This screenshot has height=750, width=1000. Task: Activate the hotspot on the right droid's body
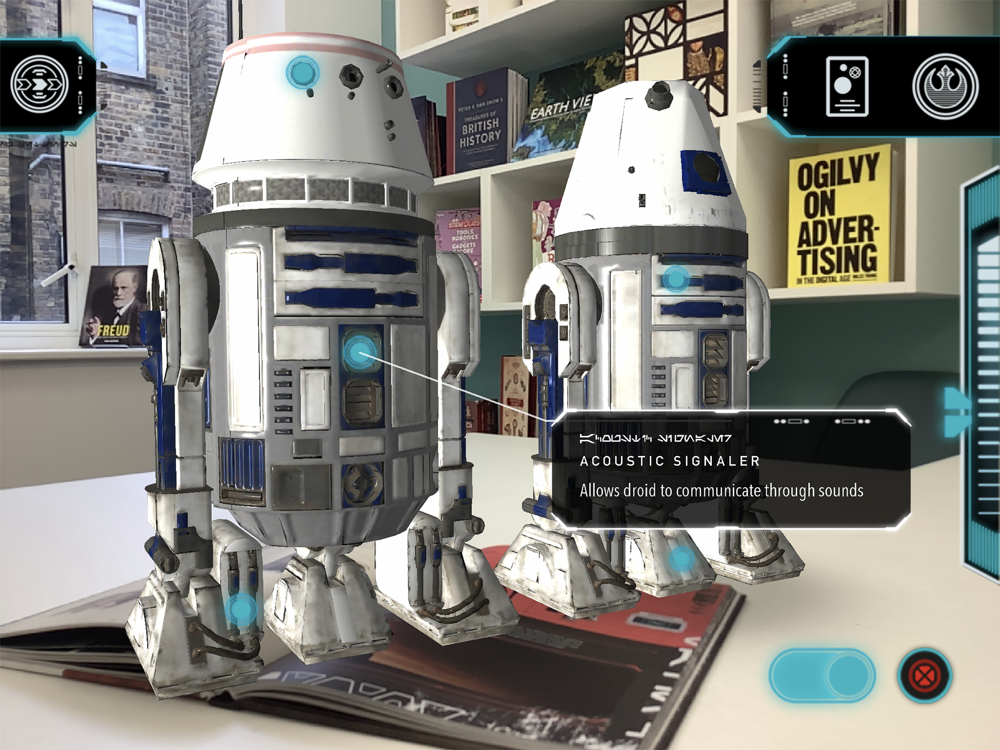(677, 278)
